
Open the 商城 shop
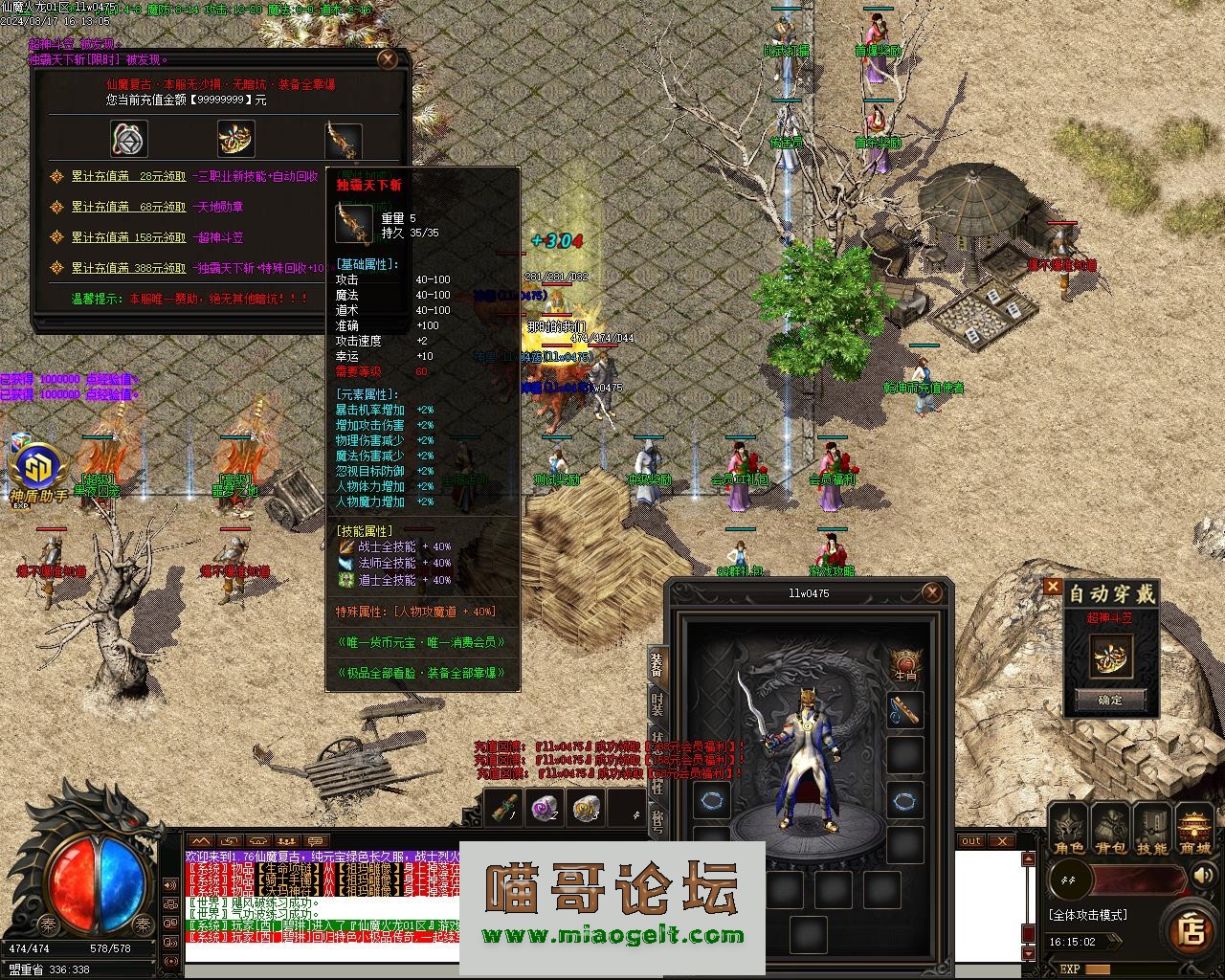coord(1194,829)
